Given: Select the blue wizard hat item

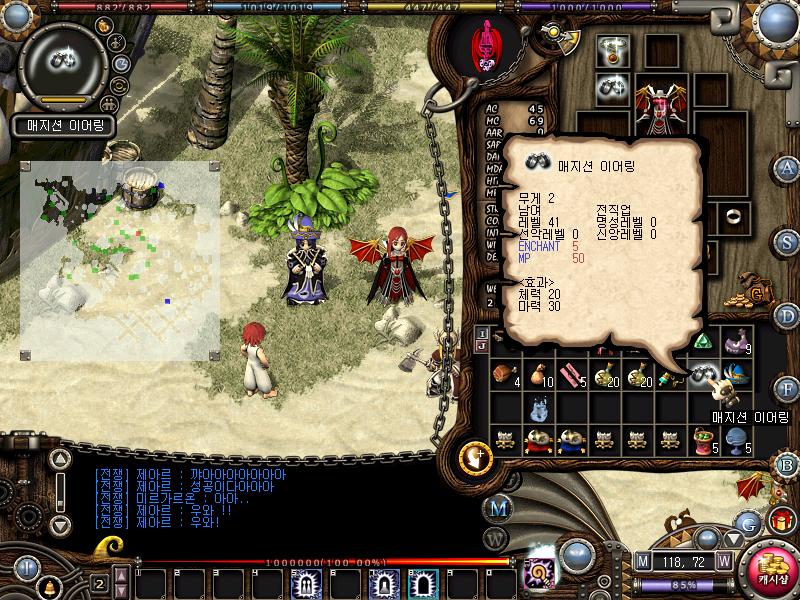Looking at the screenshot, I should (741, 374).
